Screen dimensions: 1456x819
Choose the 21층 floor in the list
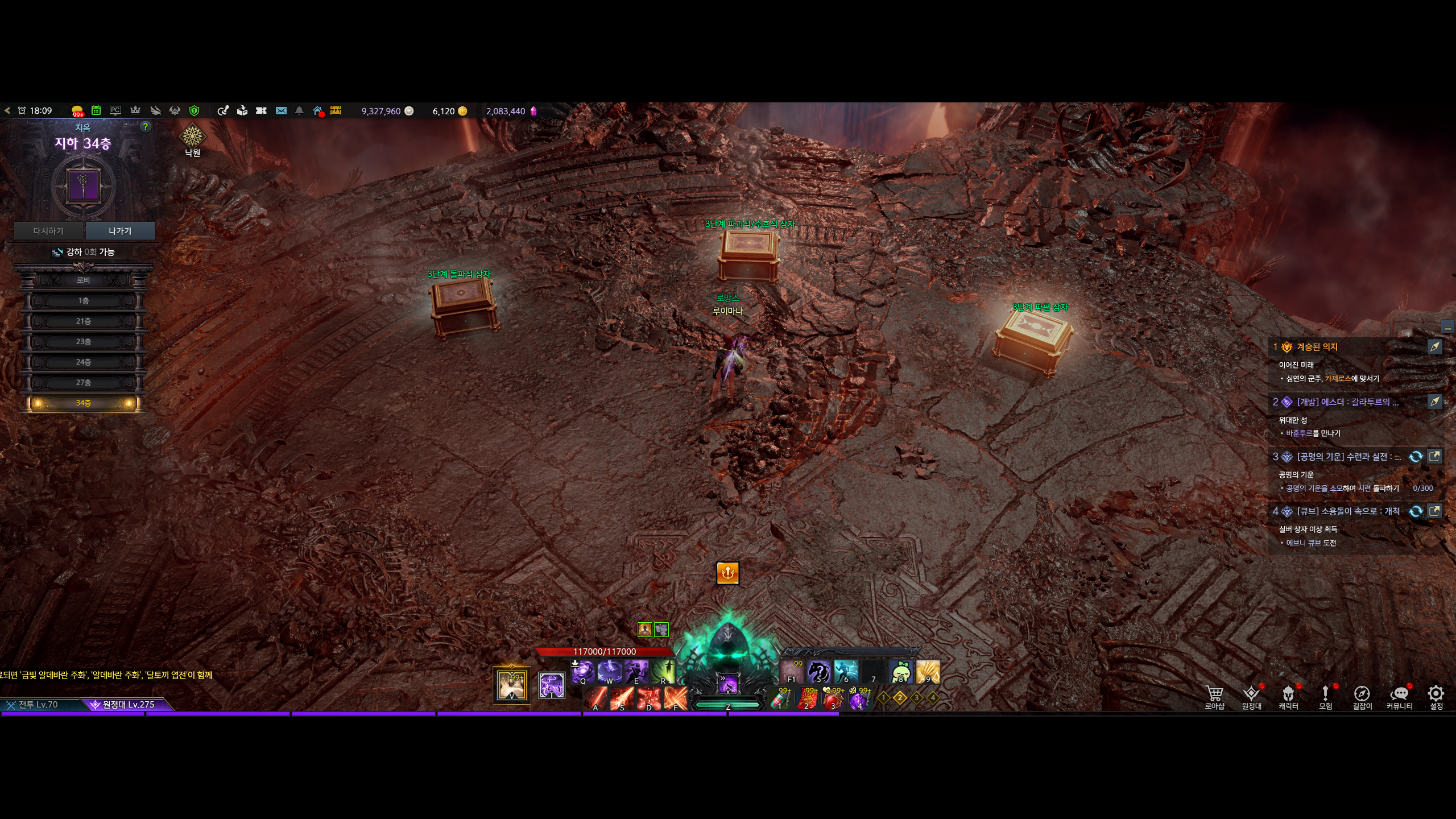point(83,321)
